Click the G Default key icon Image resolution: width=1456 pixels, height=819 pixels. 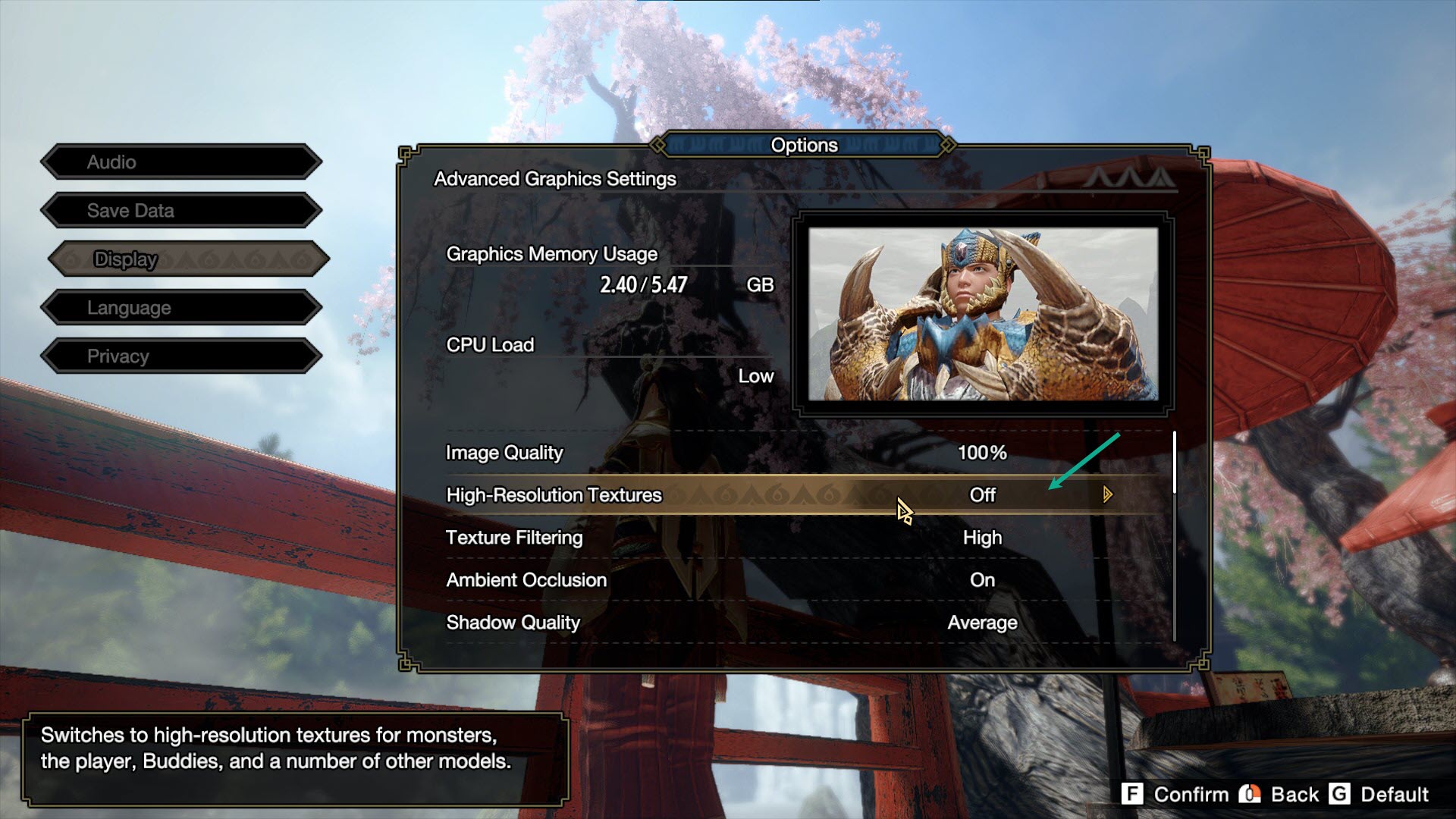click(1341, 795)
